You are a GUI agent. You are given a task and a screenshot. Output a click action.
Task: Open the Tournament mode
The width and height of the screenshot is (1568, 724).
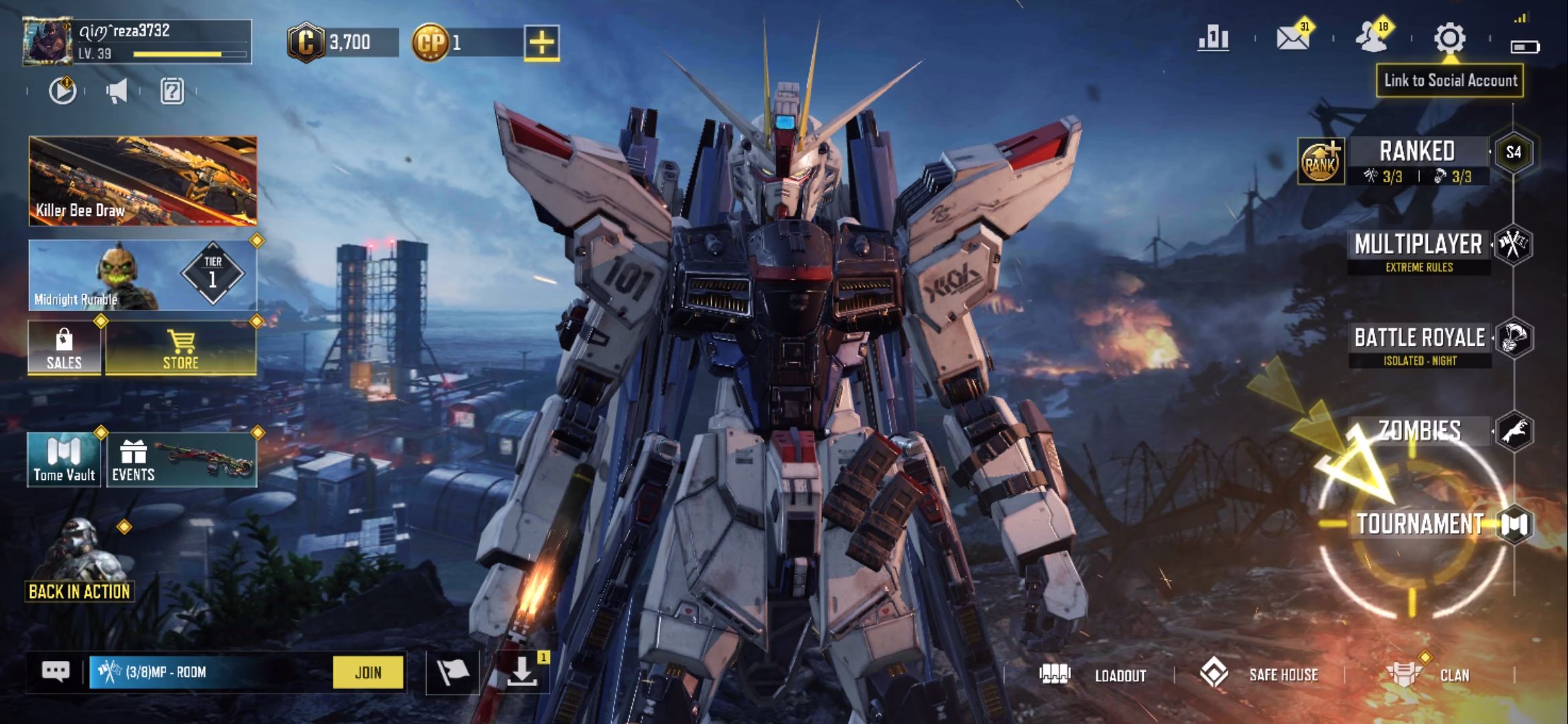click(x=1419, y=524)
